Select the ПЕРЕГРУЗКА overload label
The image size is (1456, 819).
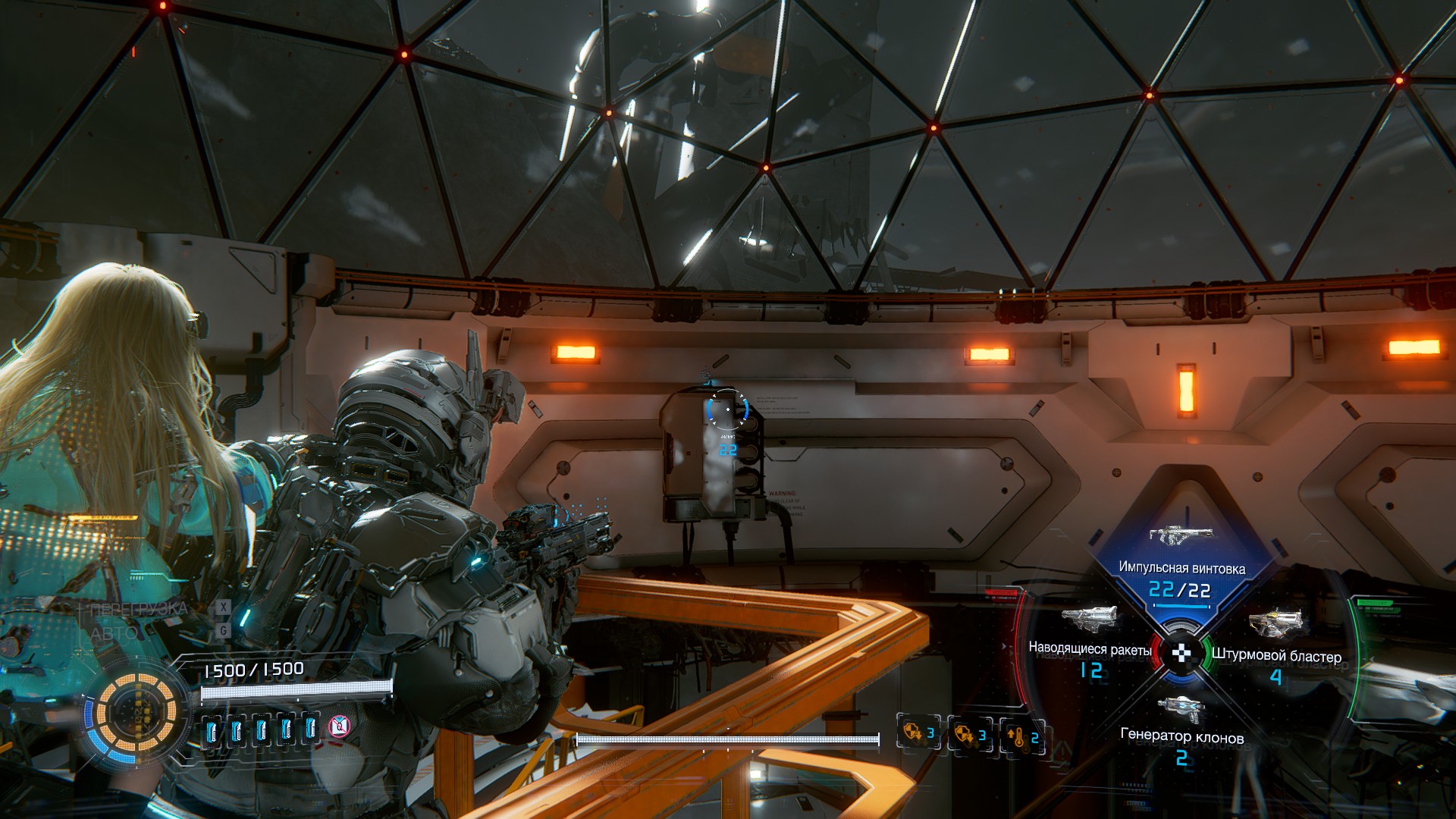coord(139,609)
